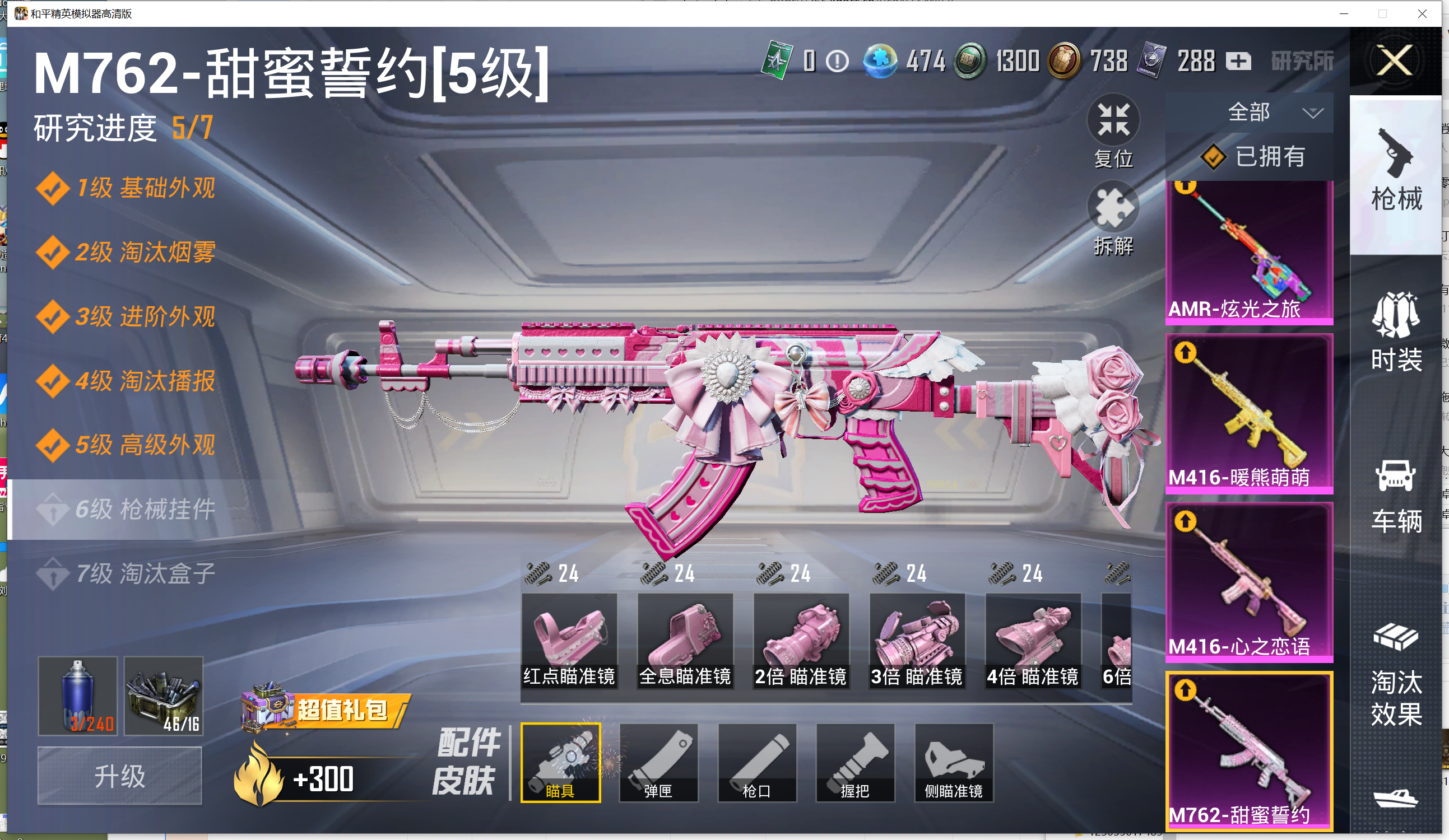Select the 弹匣 magazine attachment category
The image size is (1449, 840).
(658, 762)
